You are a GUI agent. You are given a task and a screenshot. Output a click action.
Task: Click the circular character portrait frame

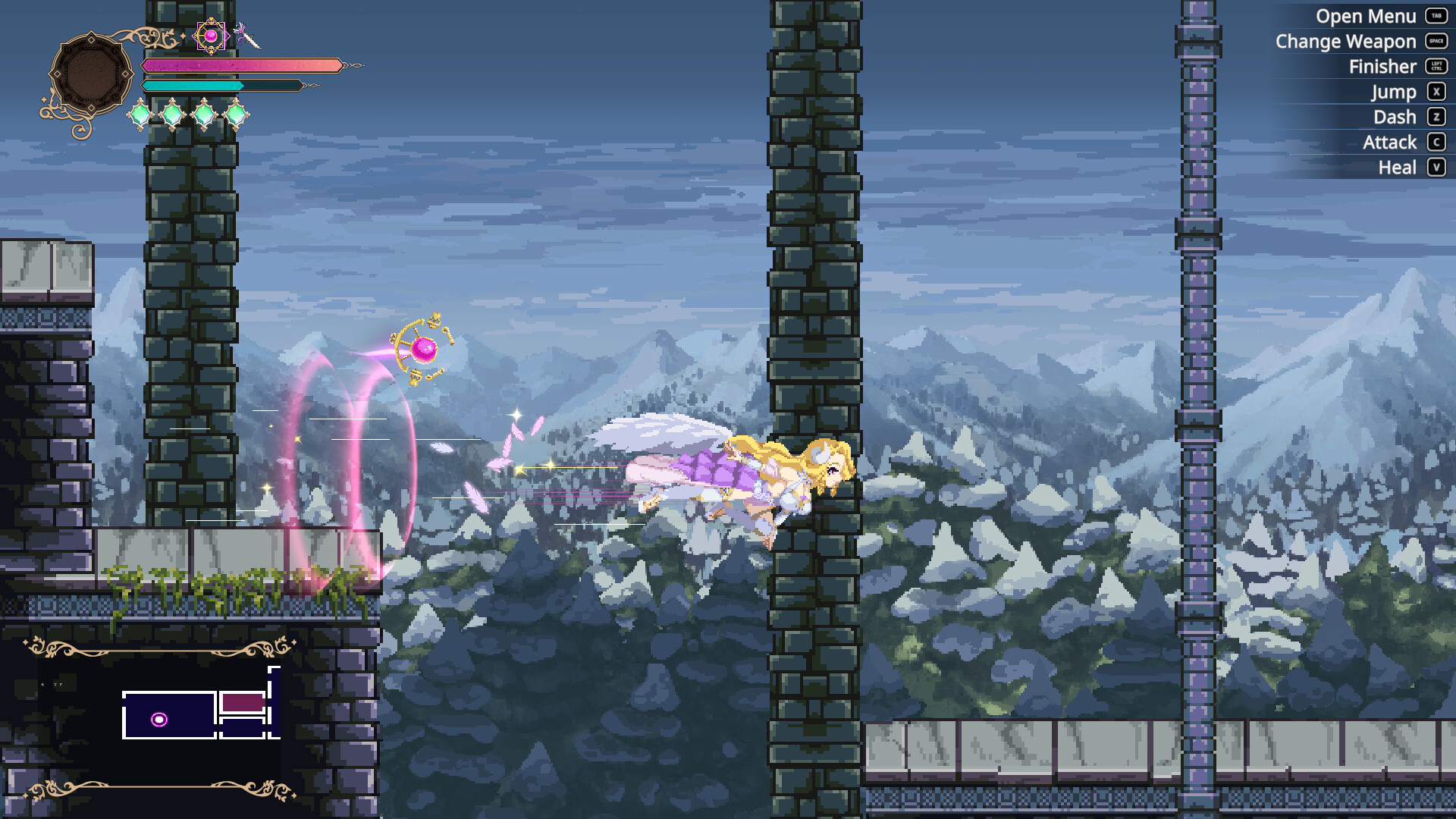(91, 72)
